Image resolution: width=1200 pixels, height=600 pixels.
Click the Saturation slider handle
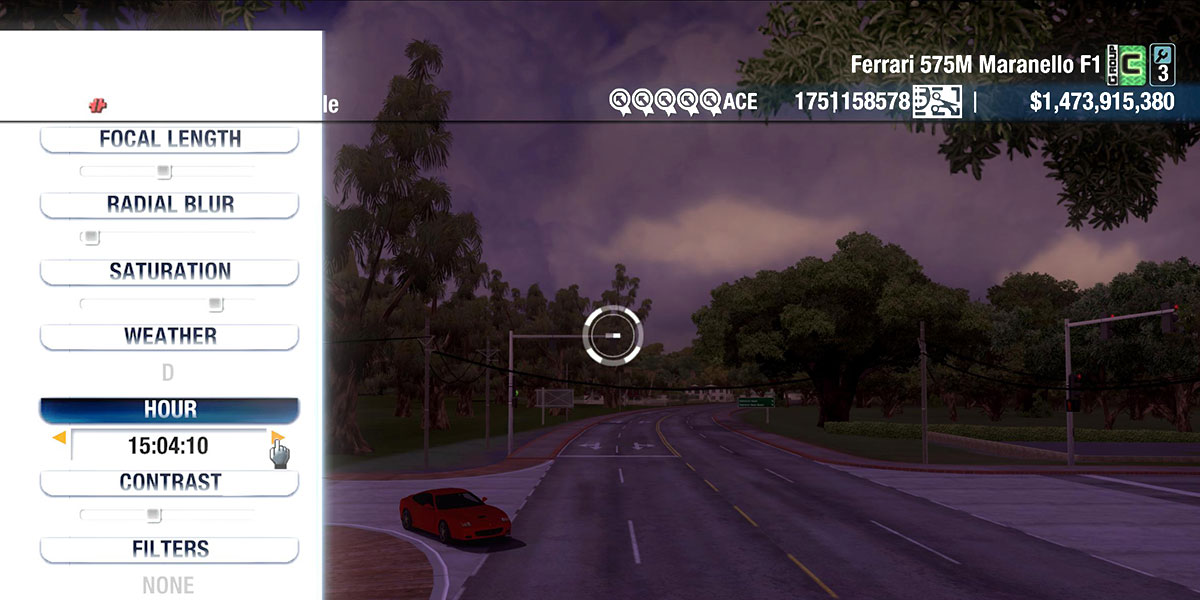point(215,304)
